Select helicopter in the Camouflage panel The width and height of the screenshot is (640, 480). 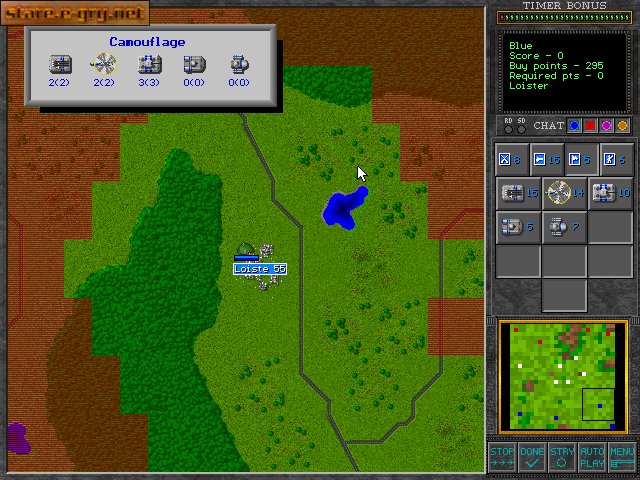click(x=103, y=64)
